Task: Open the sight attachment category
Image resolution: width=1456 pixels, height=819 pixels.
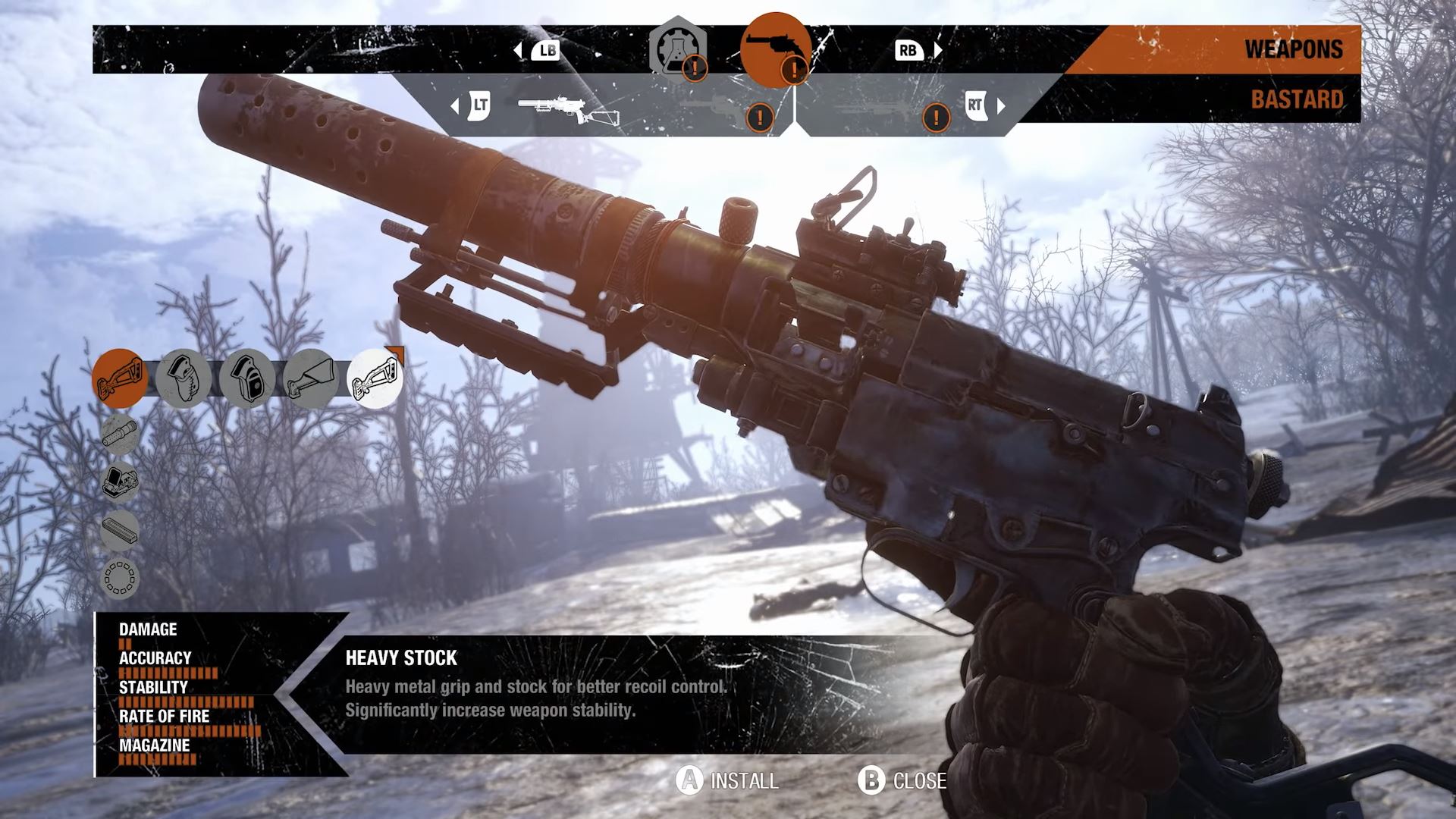Action: coord(120,482)
